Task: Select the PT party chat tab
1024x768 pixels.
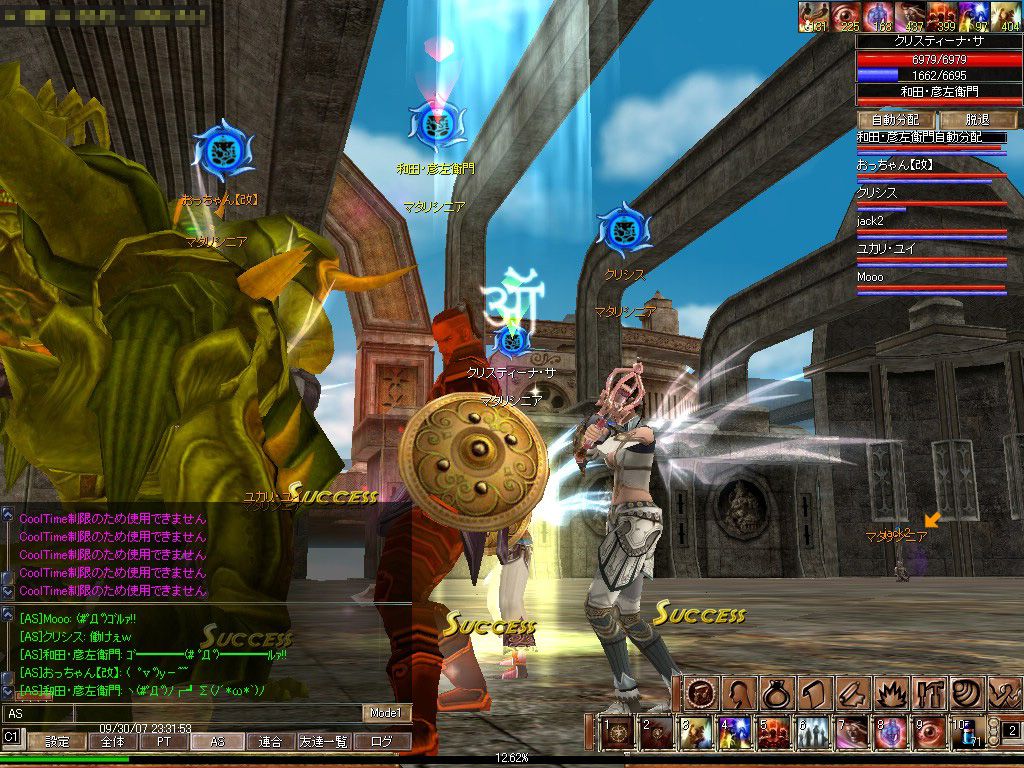Action: click(x=162, y=742)
